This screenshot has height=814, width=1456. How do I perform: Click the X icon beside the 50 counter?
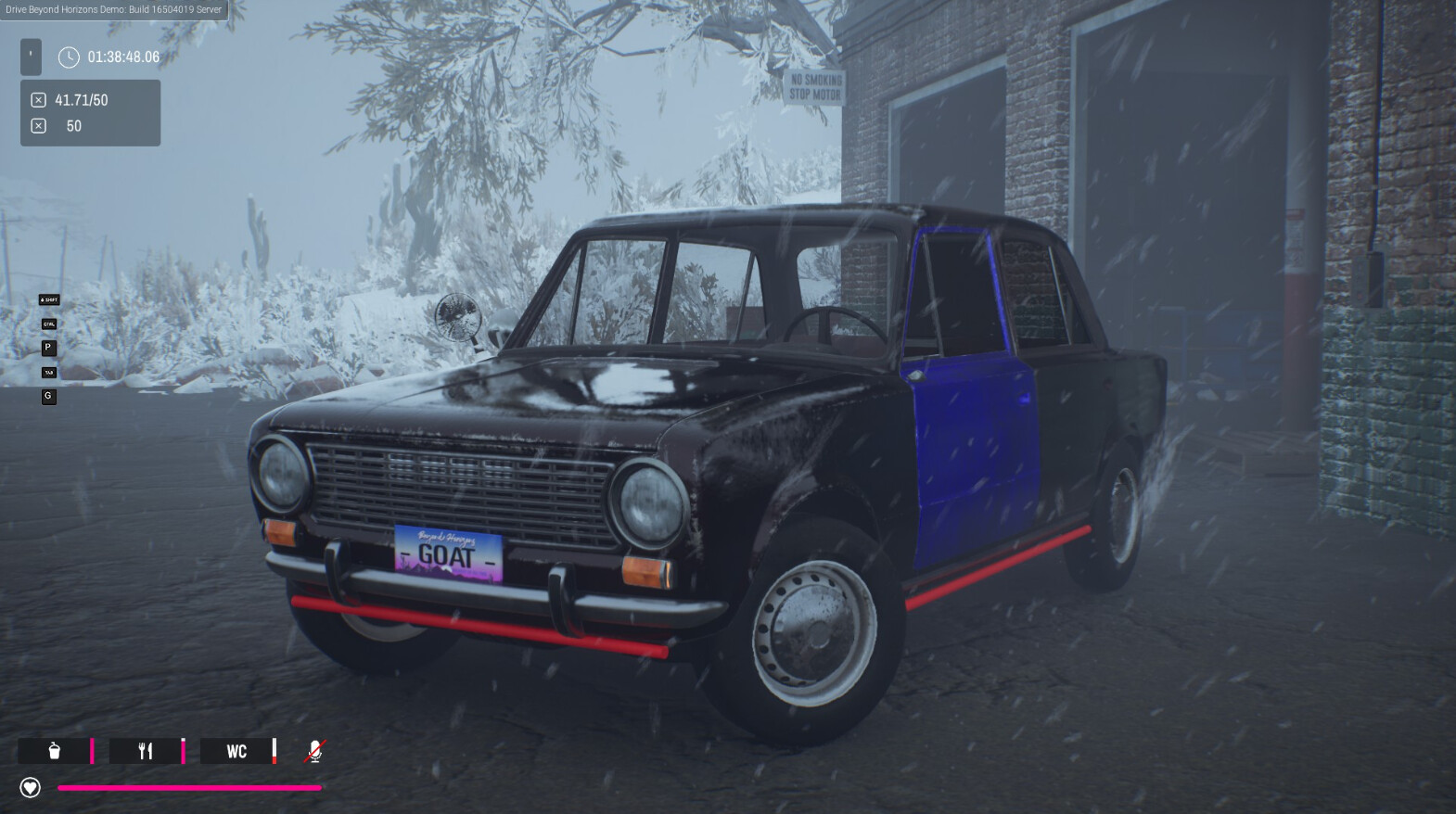[37, 124]
